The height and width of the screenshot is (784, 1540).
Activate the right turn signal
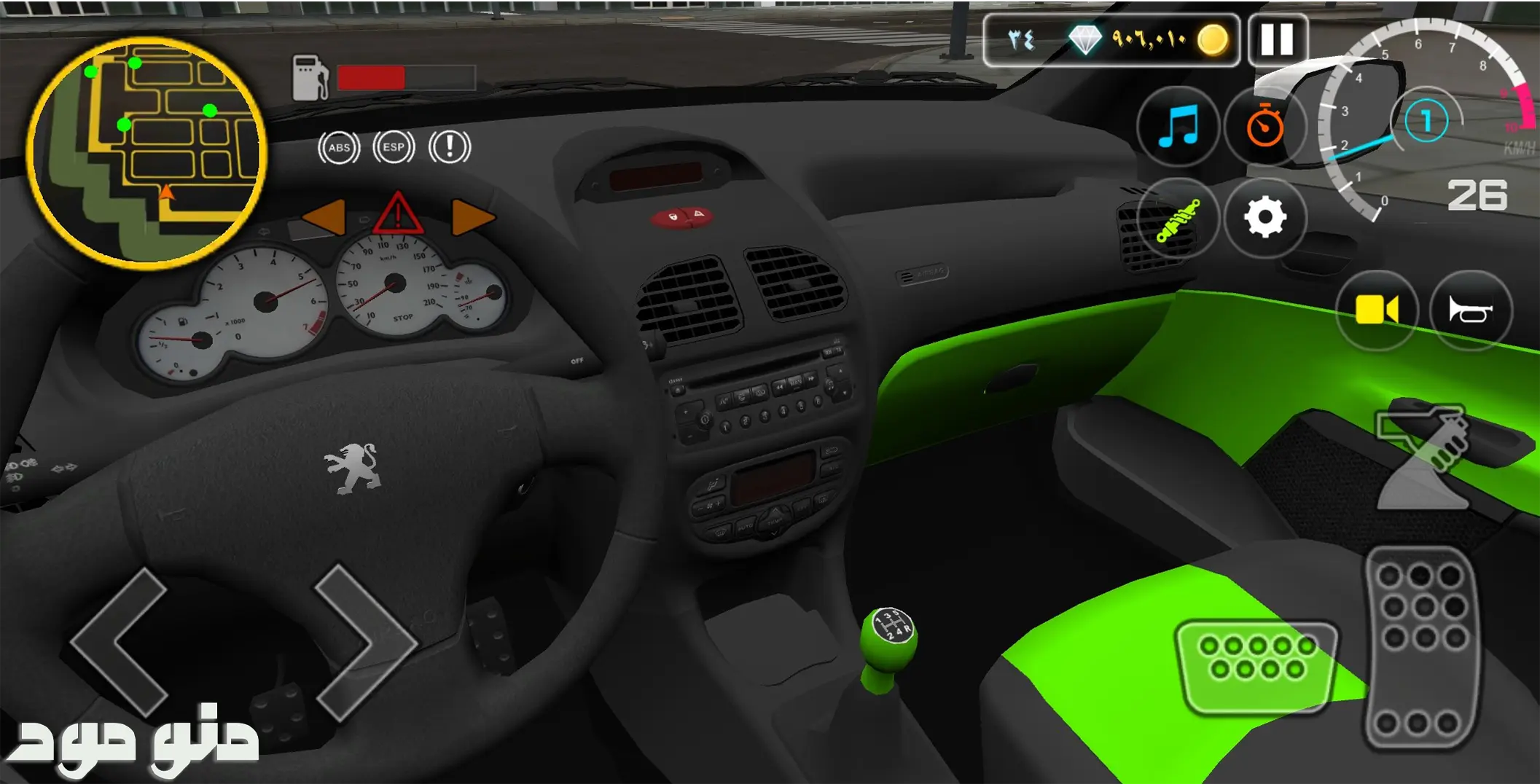pos(472,217)
